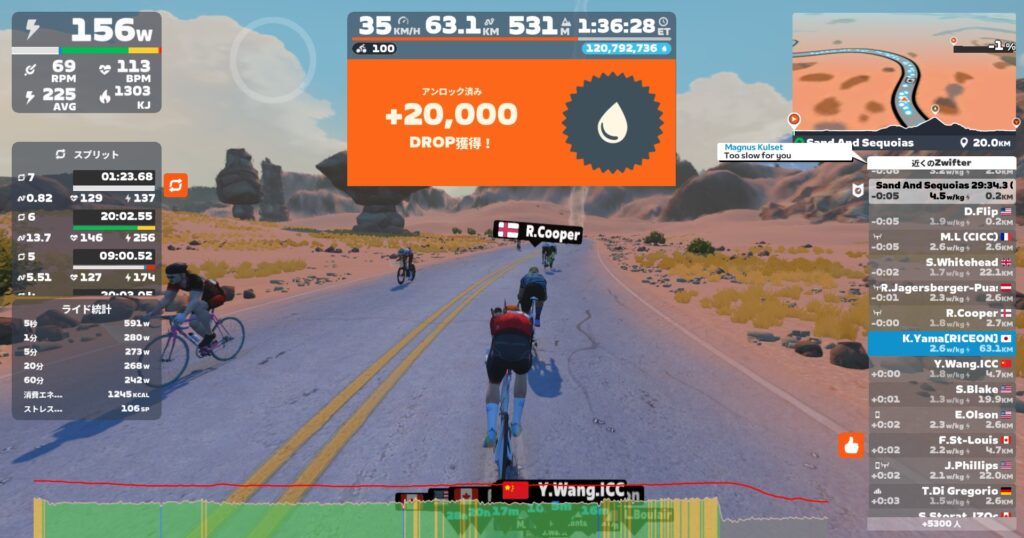Screen dimensions: 1024x538
Task: Toggle the orange splits swap button
Action: [175, 185]
